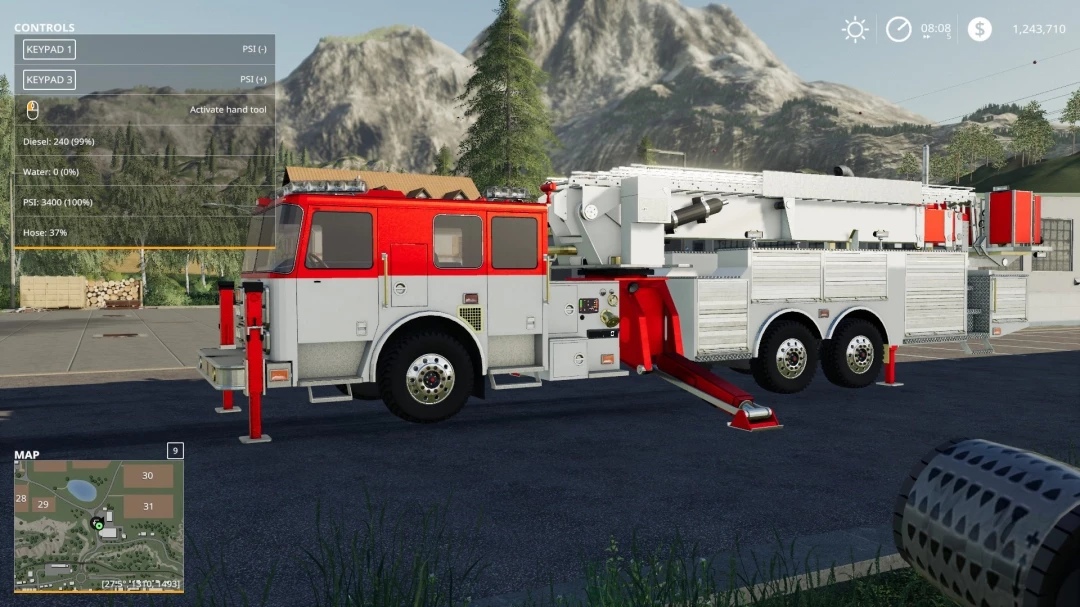
Task: Click the sun weather icon
Action: pos(855,29)
